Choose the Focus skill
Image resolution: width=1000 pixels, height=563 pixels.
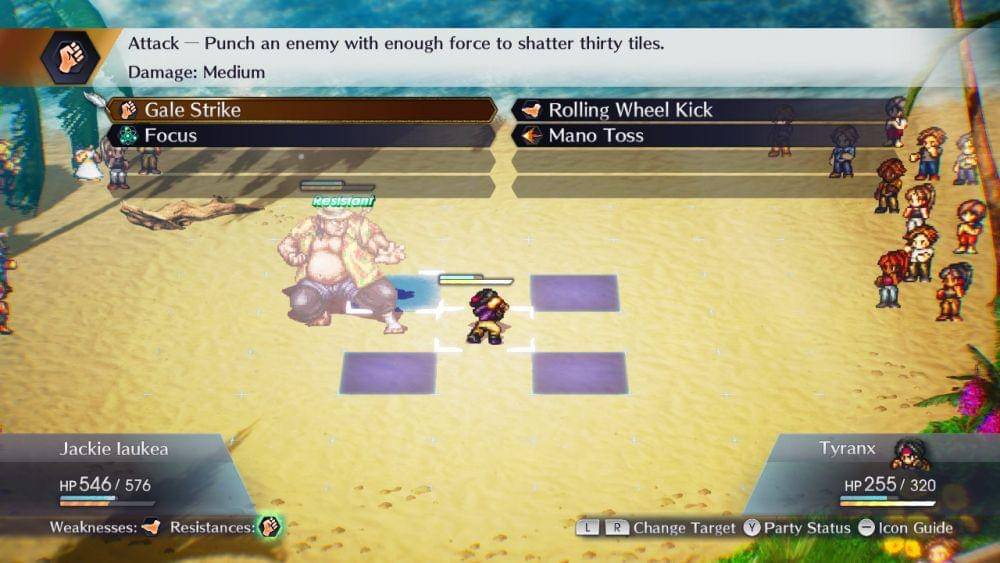pyautogui.click(x=300, y=136)
